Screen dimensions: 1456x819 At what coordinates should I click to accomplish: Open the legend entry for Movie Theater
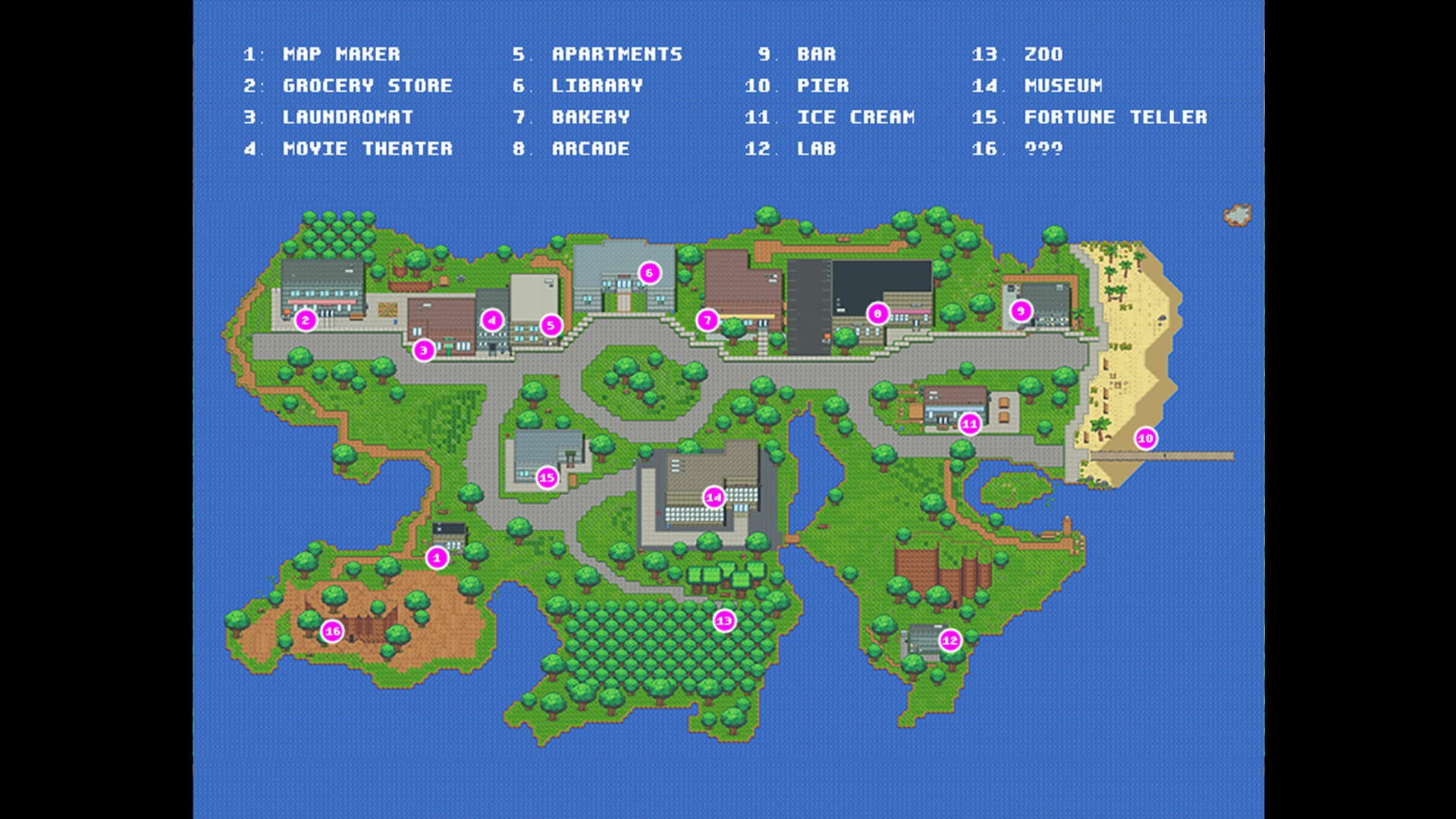tap(368, 149)
